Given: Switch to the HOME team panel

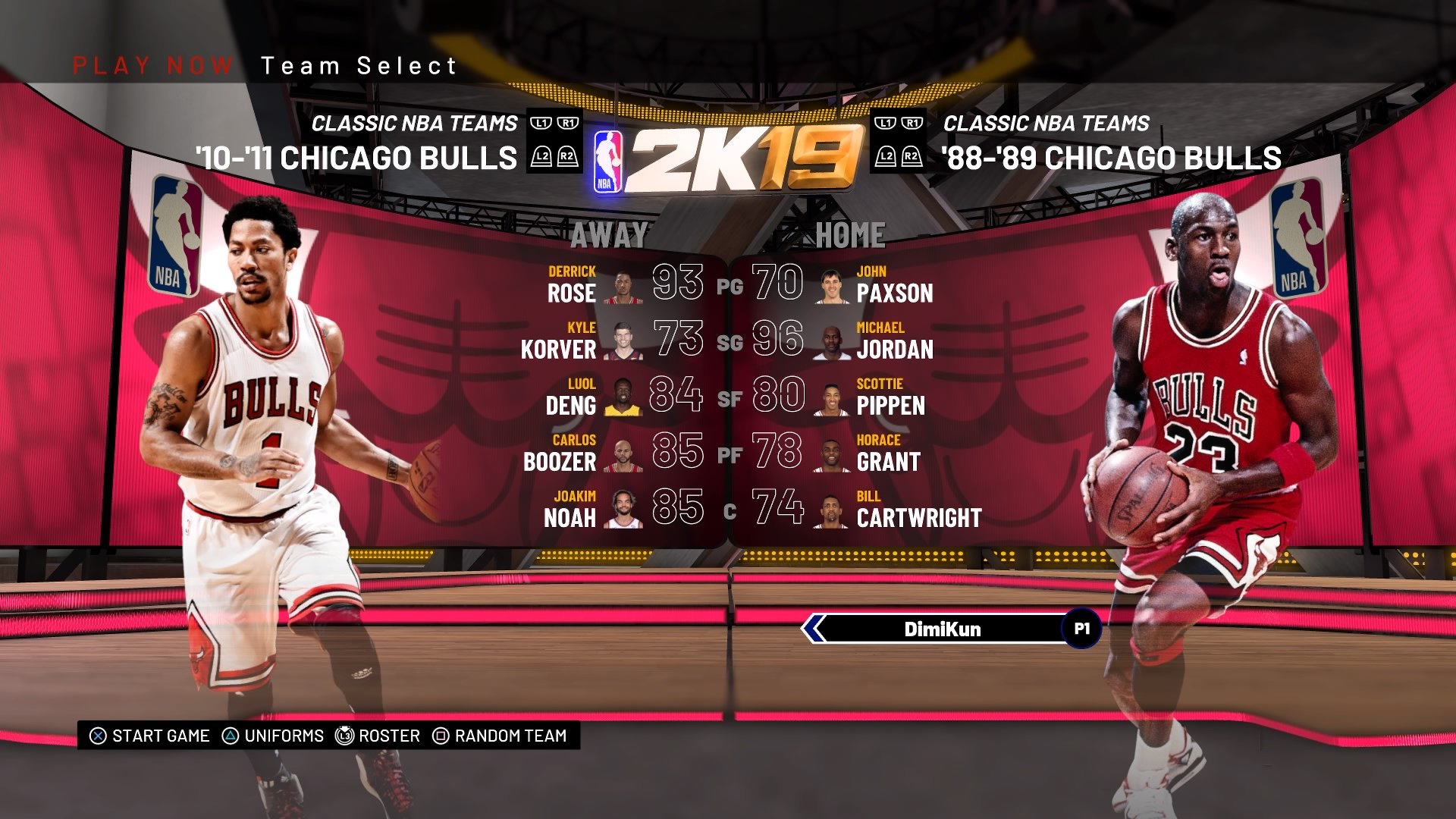Looking at the screenshot, I should point(851,234).
